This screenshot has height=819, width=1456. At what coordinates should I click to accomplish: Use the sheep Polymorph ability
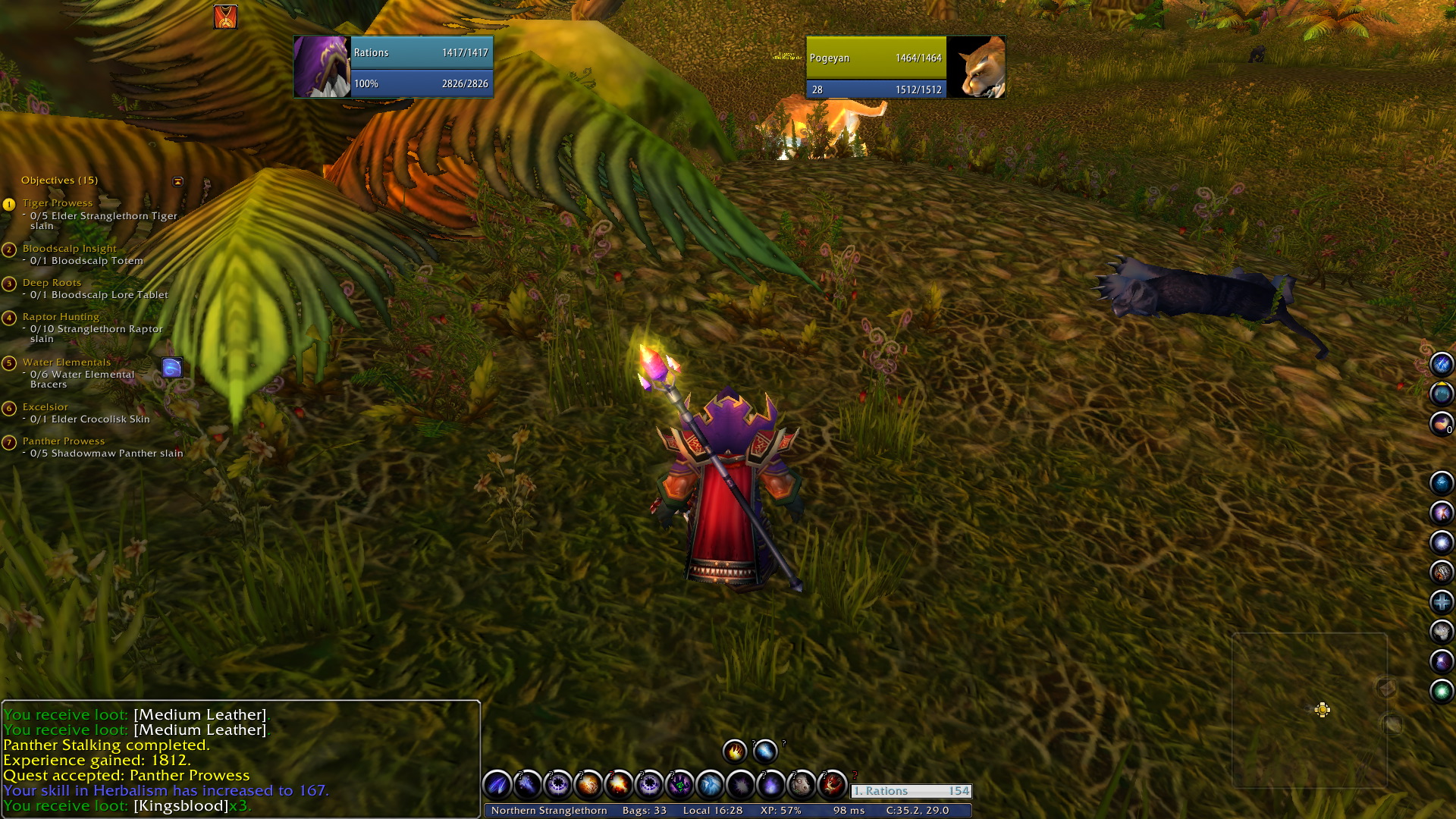[802, 784]
